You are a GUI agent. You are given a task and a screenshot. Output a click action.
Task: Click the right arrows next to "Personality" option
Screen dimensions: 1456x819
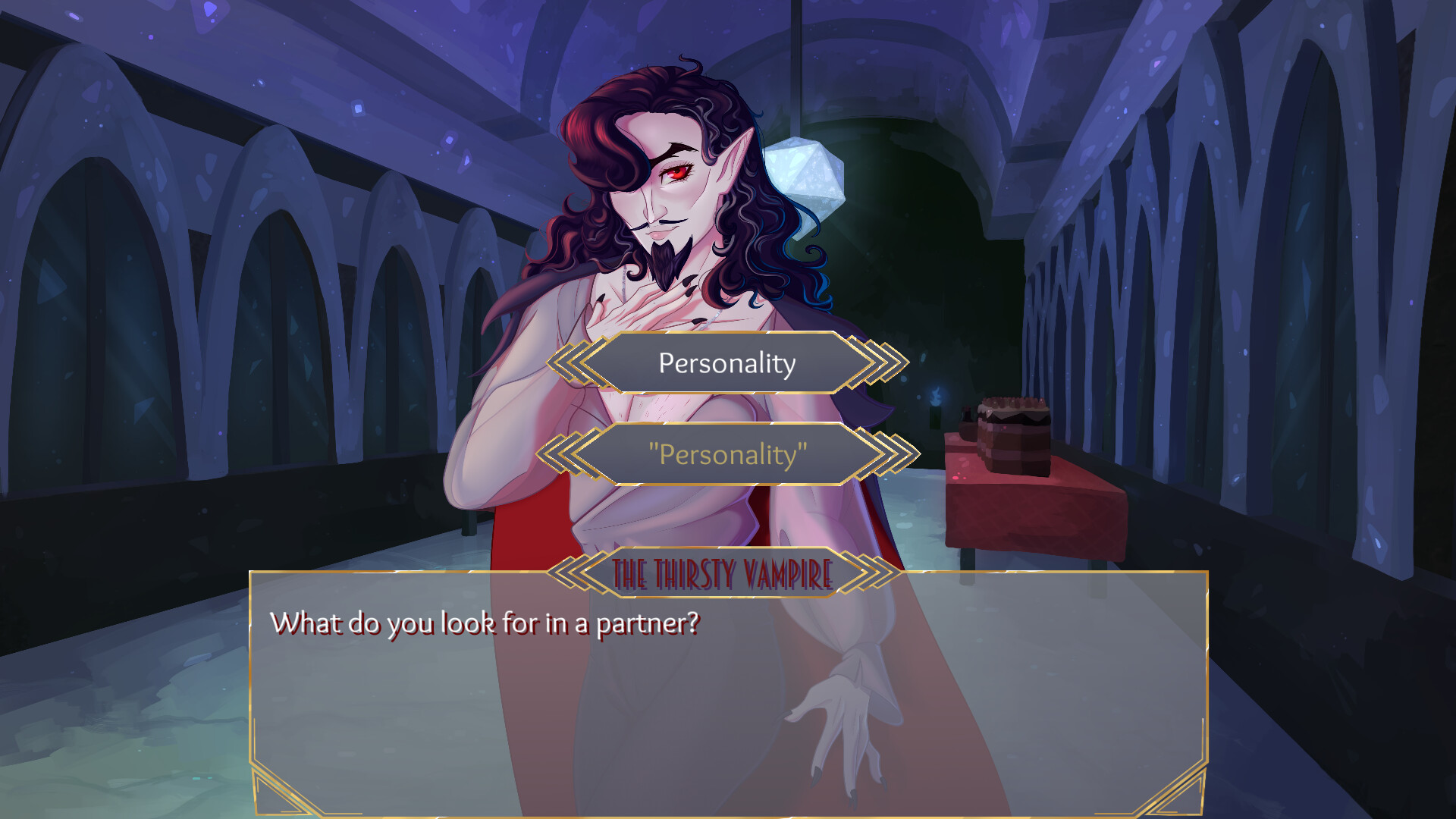tap(877, 455)
